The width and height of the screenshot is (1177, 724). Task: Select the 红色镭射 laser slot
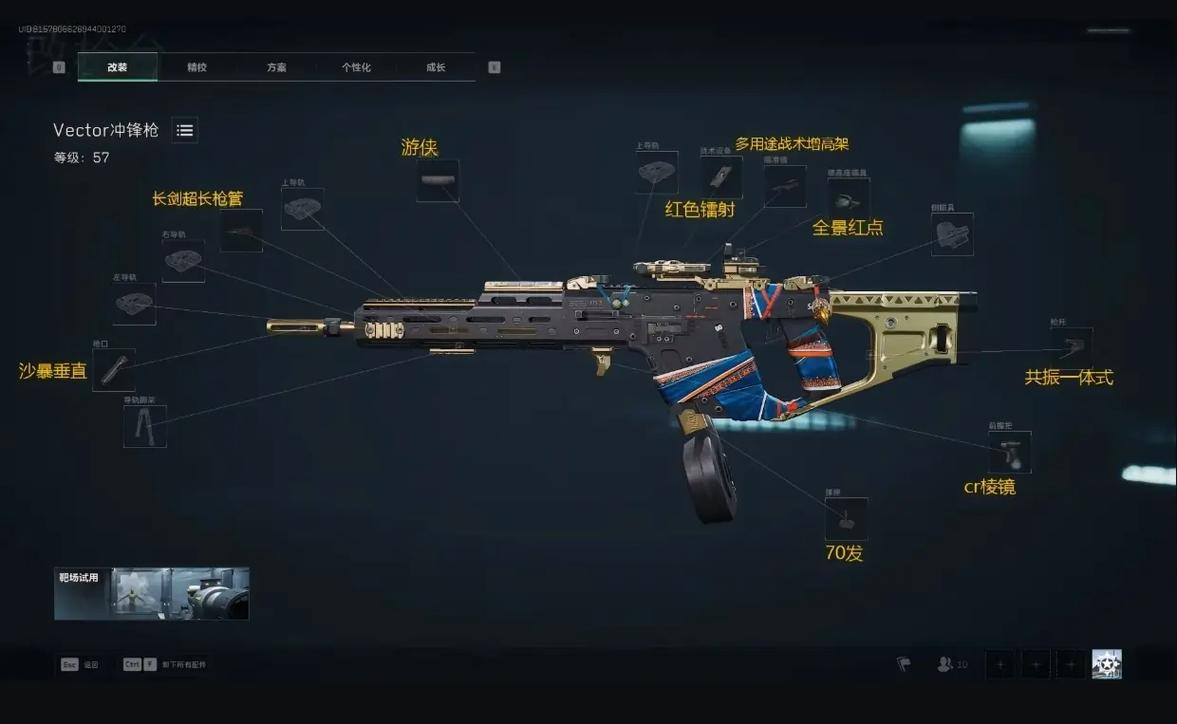(x=720, y=178)
